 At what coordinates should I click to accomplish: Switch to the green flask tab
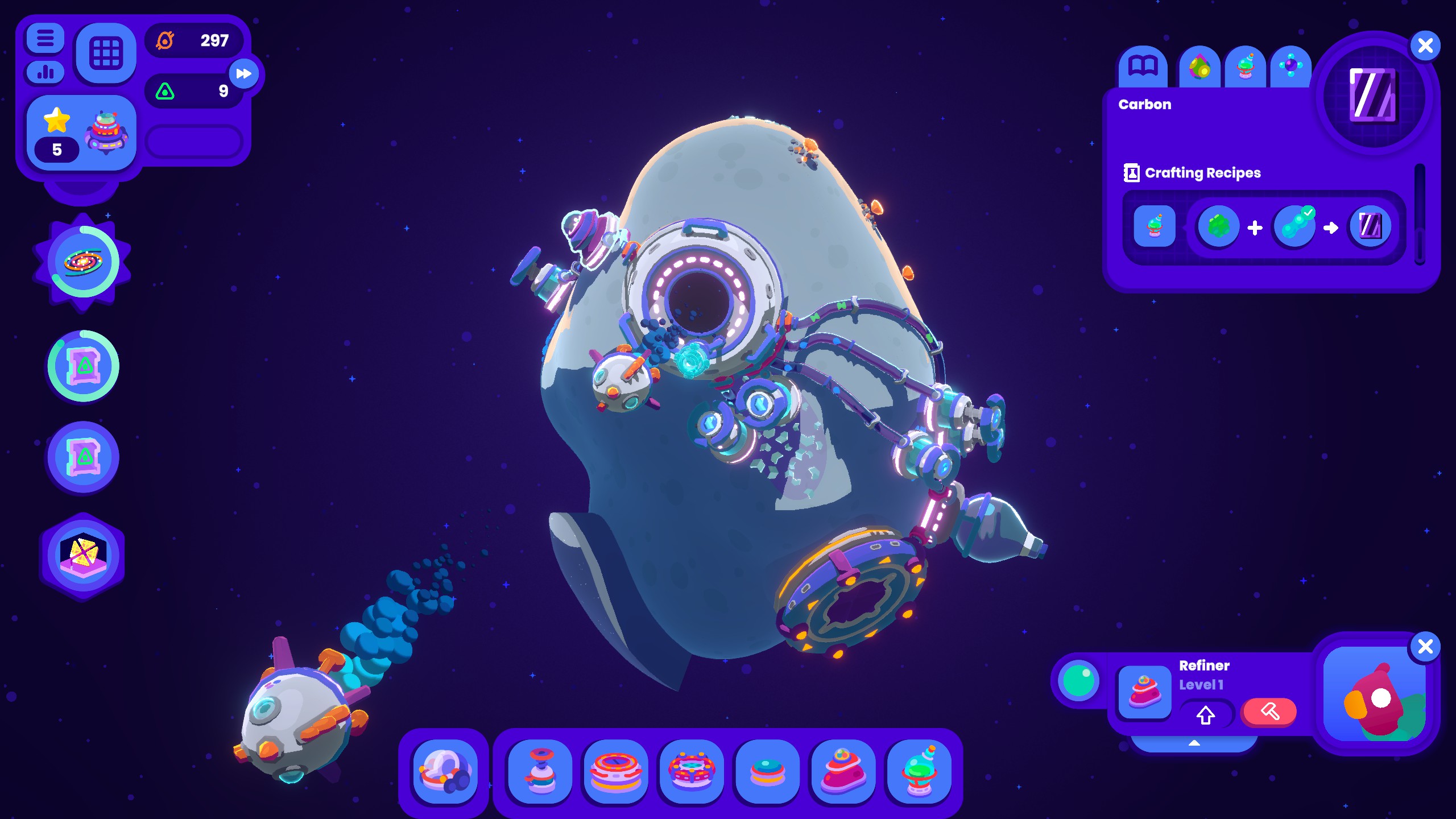tap(1245, 68)
